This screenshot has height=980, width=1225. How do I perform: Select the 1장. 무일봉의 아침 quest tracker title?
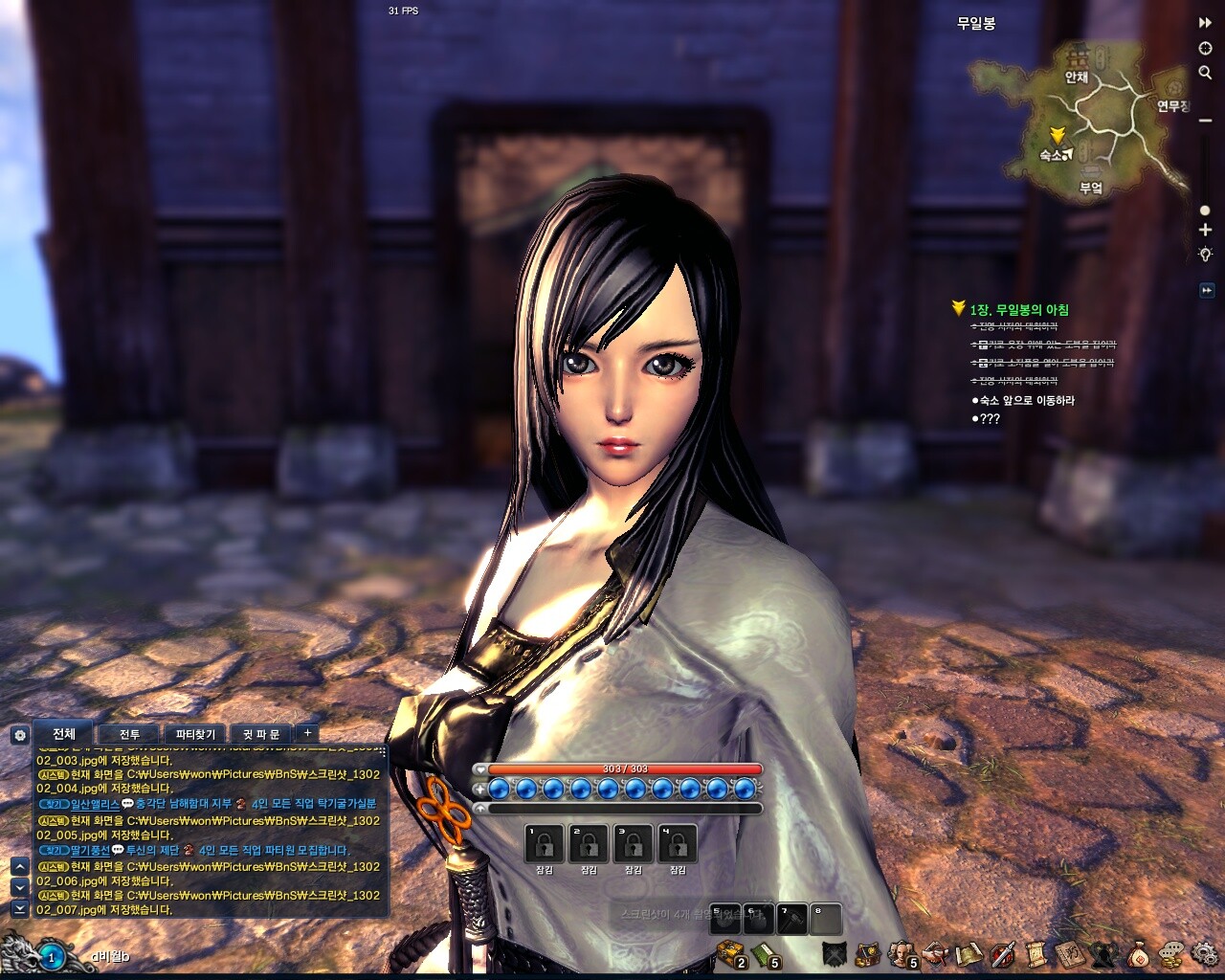pos(1018,310)
